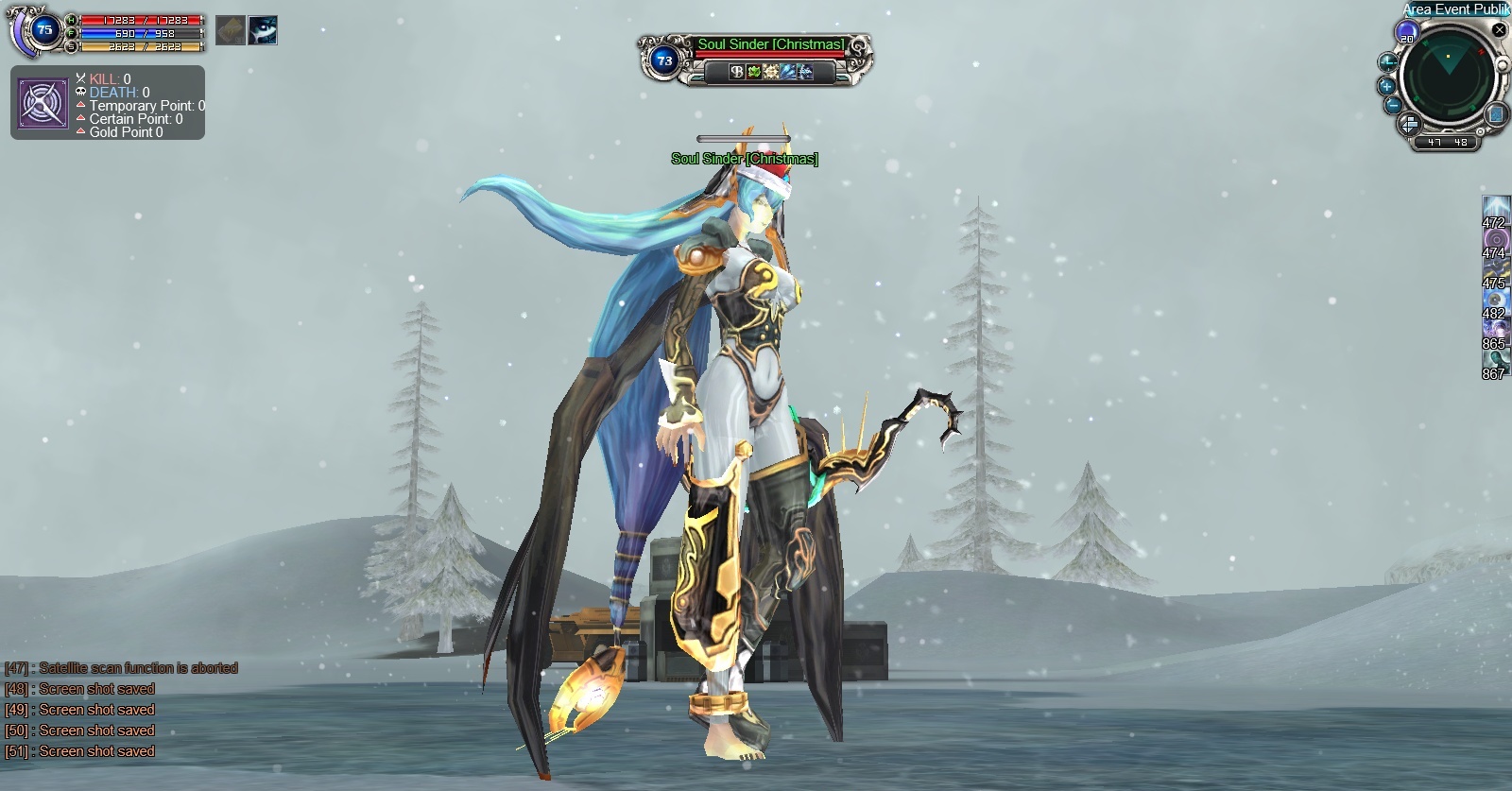Click the four-arrow button below the radar
This screenshot has height=791, width=1512.
point(1409,124)
